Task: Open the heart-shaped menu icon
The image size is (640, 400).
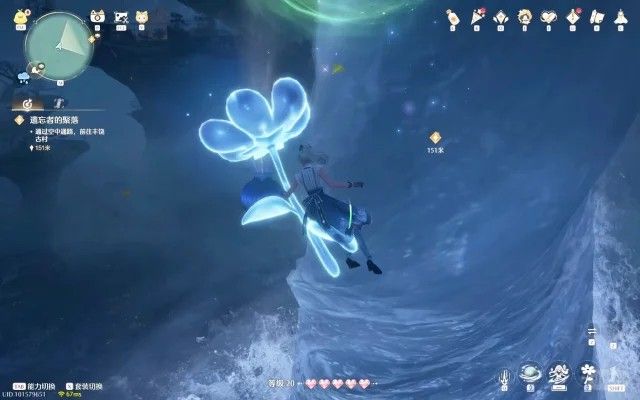Action: (549, 17)
